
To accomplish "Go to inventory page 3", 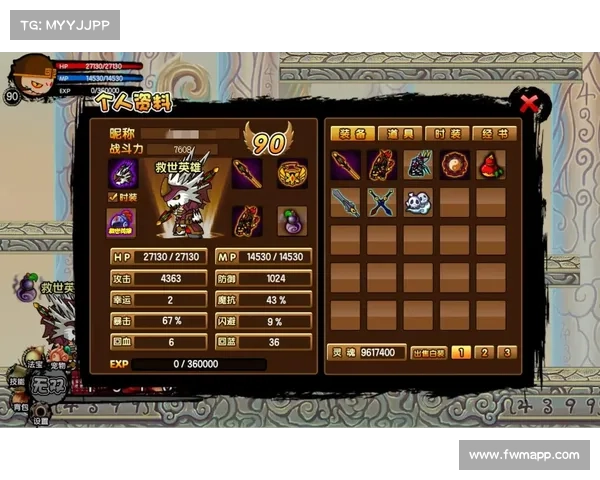I will click(507, 352).
